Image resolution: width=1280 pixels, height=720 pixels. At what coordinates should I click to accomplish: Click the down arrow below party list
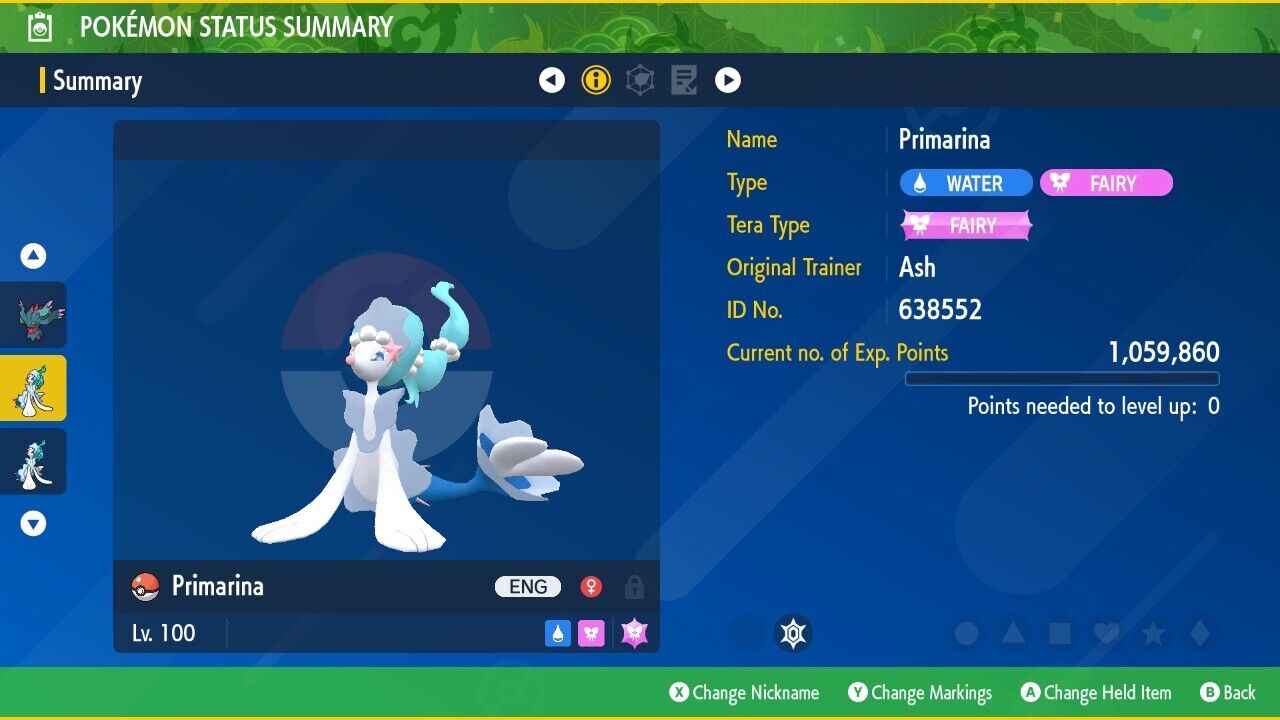pyautogui.click(x=33, y=523)
